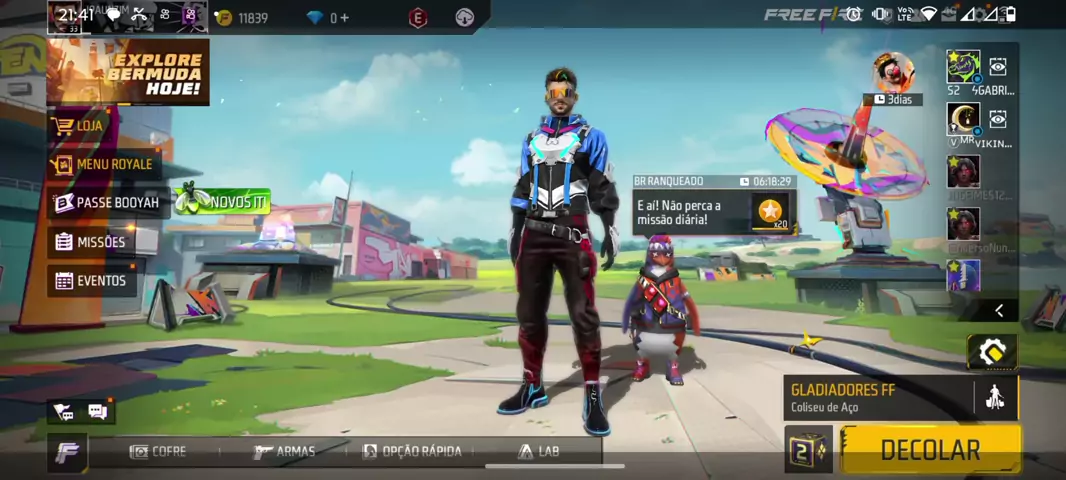Open Opção Rápida tab

tap(411, 452)
